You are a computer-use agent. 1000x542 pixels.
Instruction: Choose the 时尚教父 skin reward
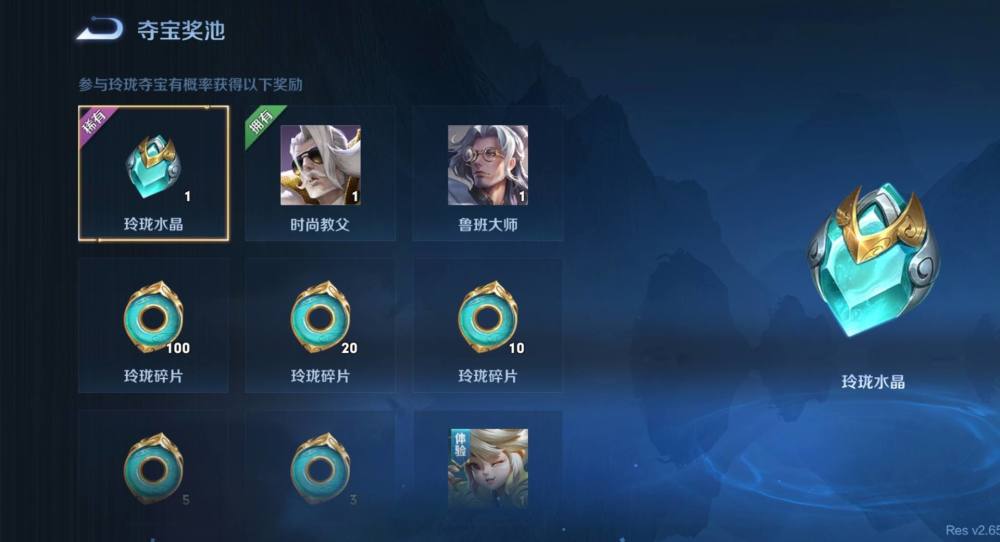point(320,173)
